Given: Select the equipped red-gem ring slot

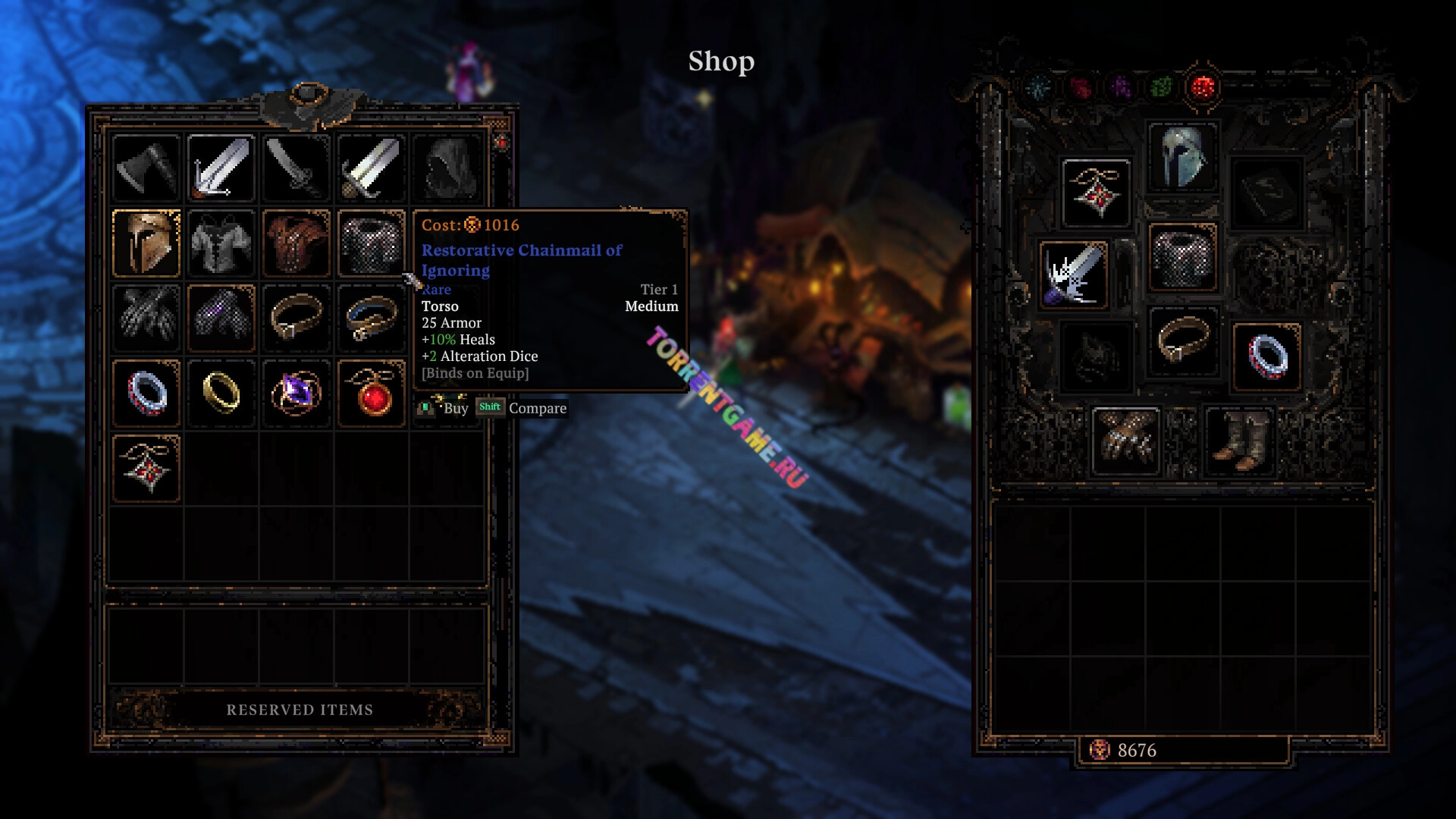Looking at the screenshot, I should (x=1266, y=356).
